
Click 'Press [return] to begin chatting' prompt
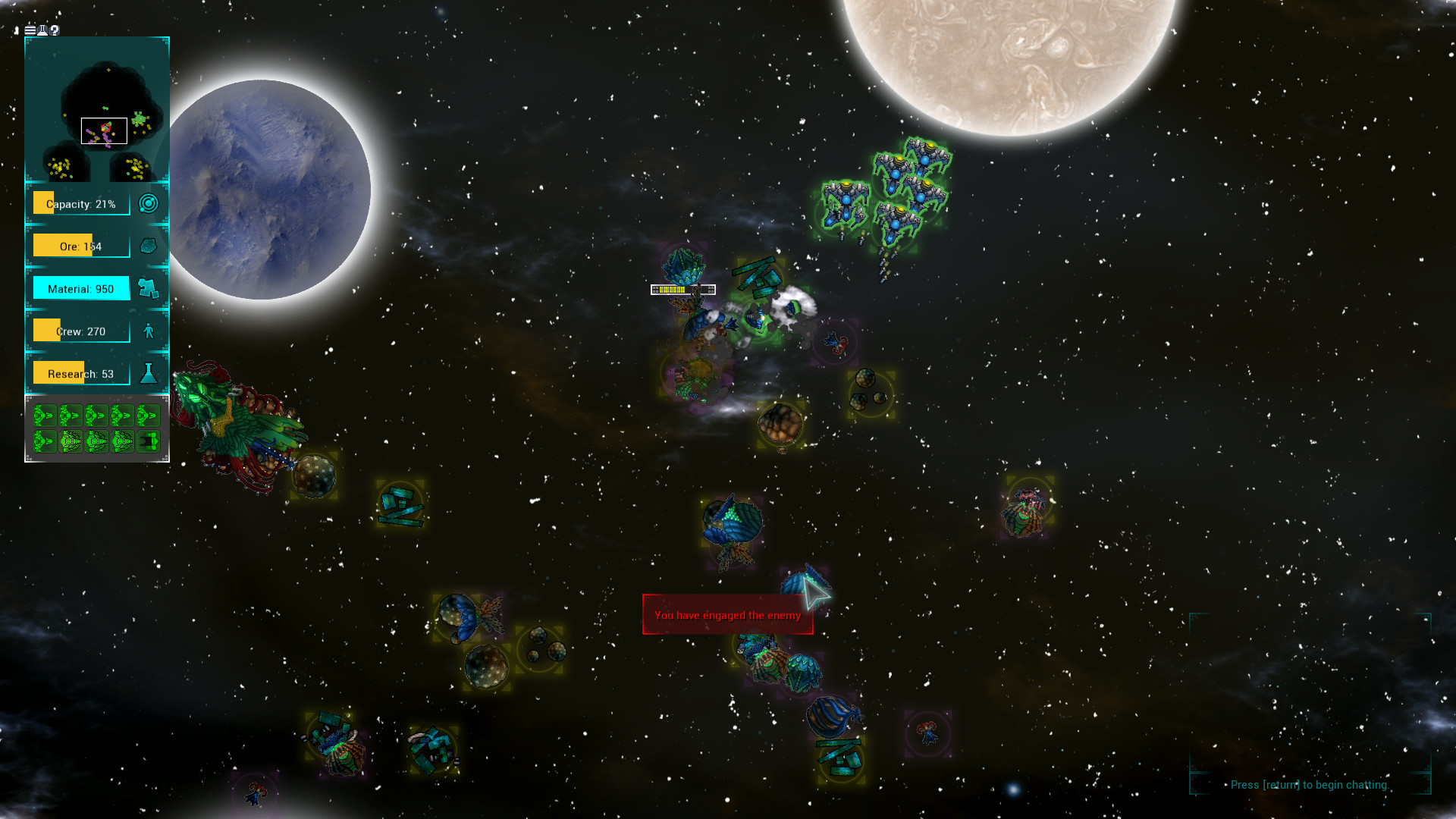1310,785
